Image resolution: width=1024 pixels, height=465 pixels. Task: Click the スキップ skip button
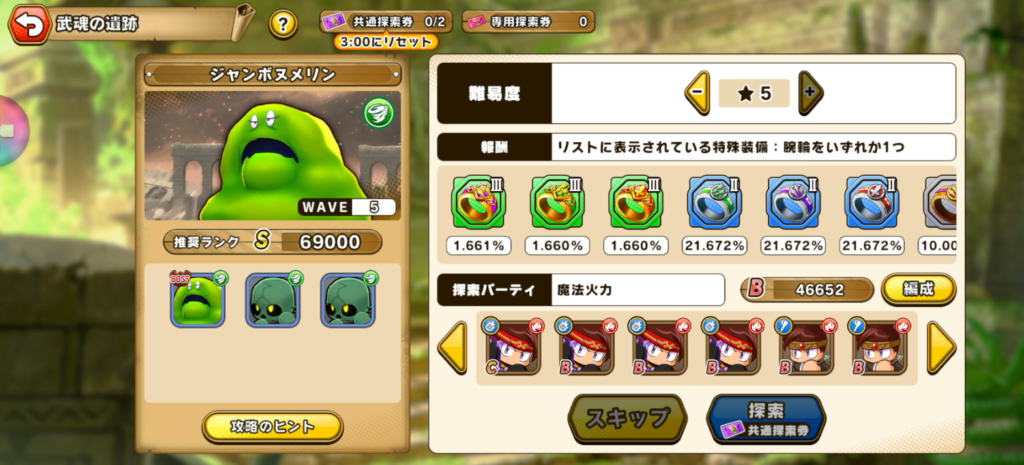click(x=627, y=418)
